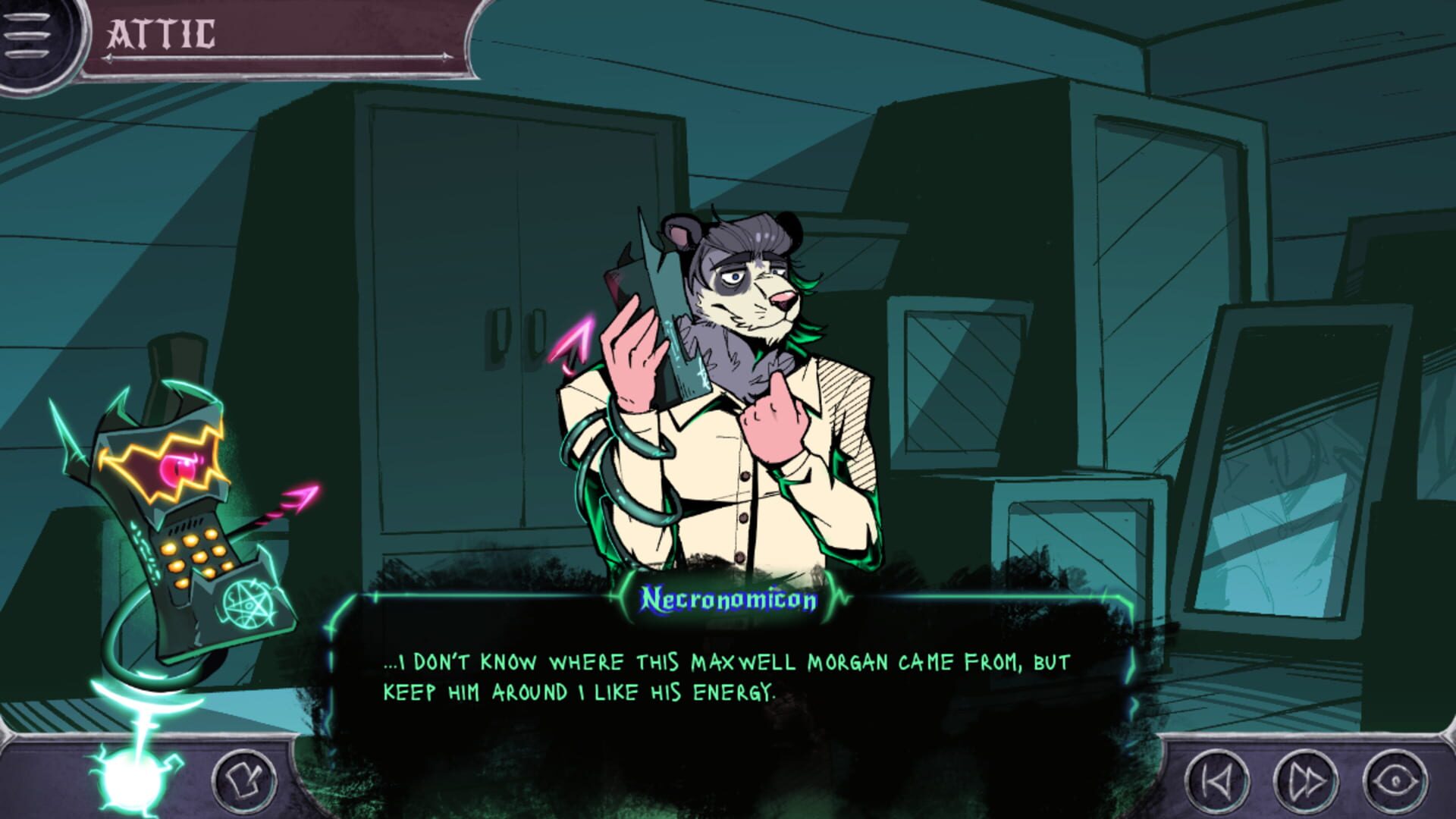Open the ATTIC location title tab
Screen dimensions: 1456x819
point(163,32)
